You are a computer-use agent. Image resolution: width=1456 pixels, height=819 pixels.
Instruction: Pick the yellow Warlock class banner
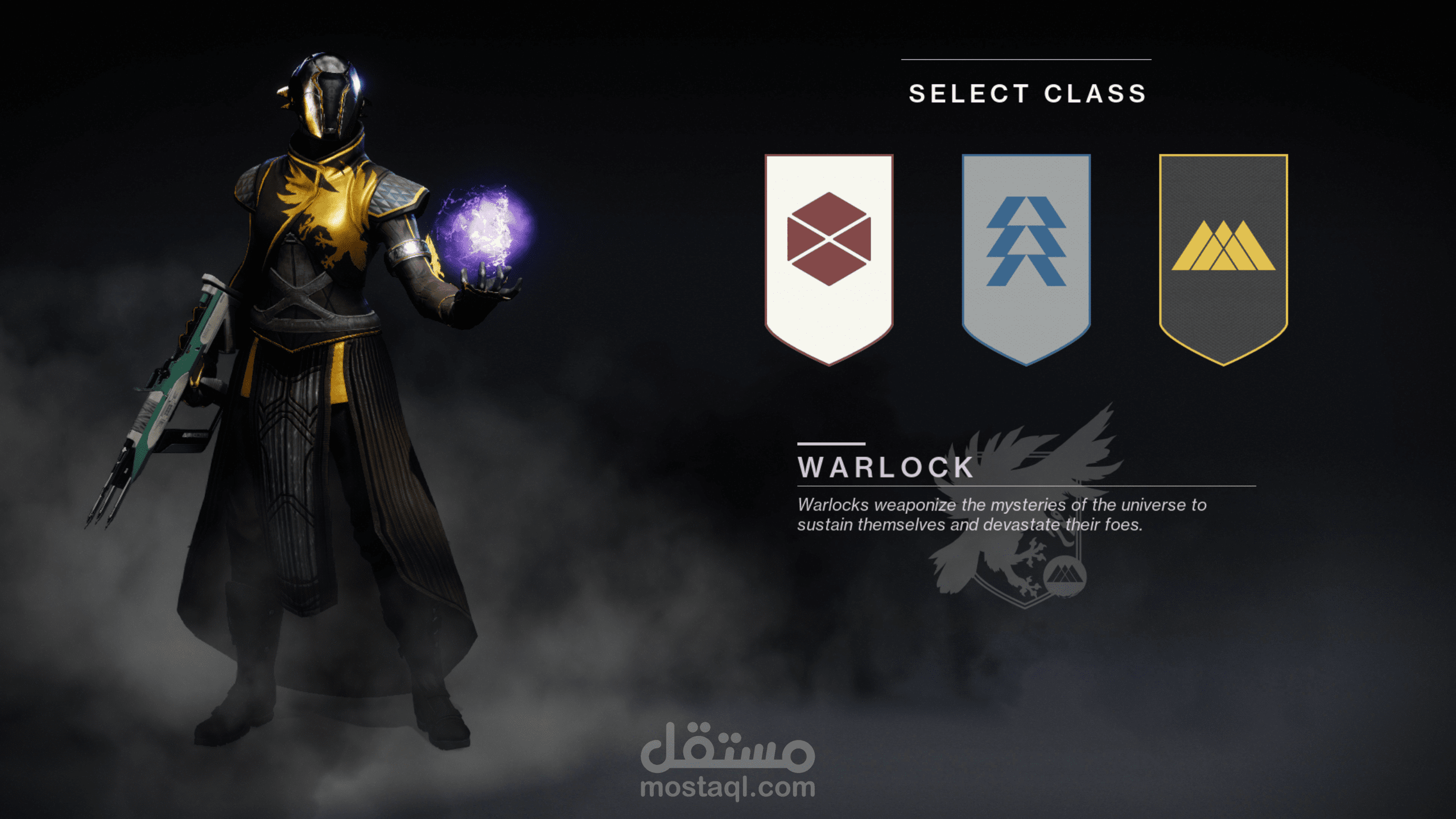[1223, 256]
